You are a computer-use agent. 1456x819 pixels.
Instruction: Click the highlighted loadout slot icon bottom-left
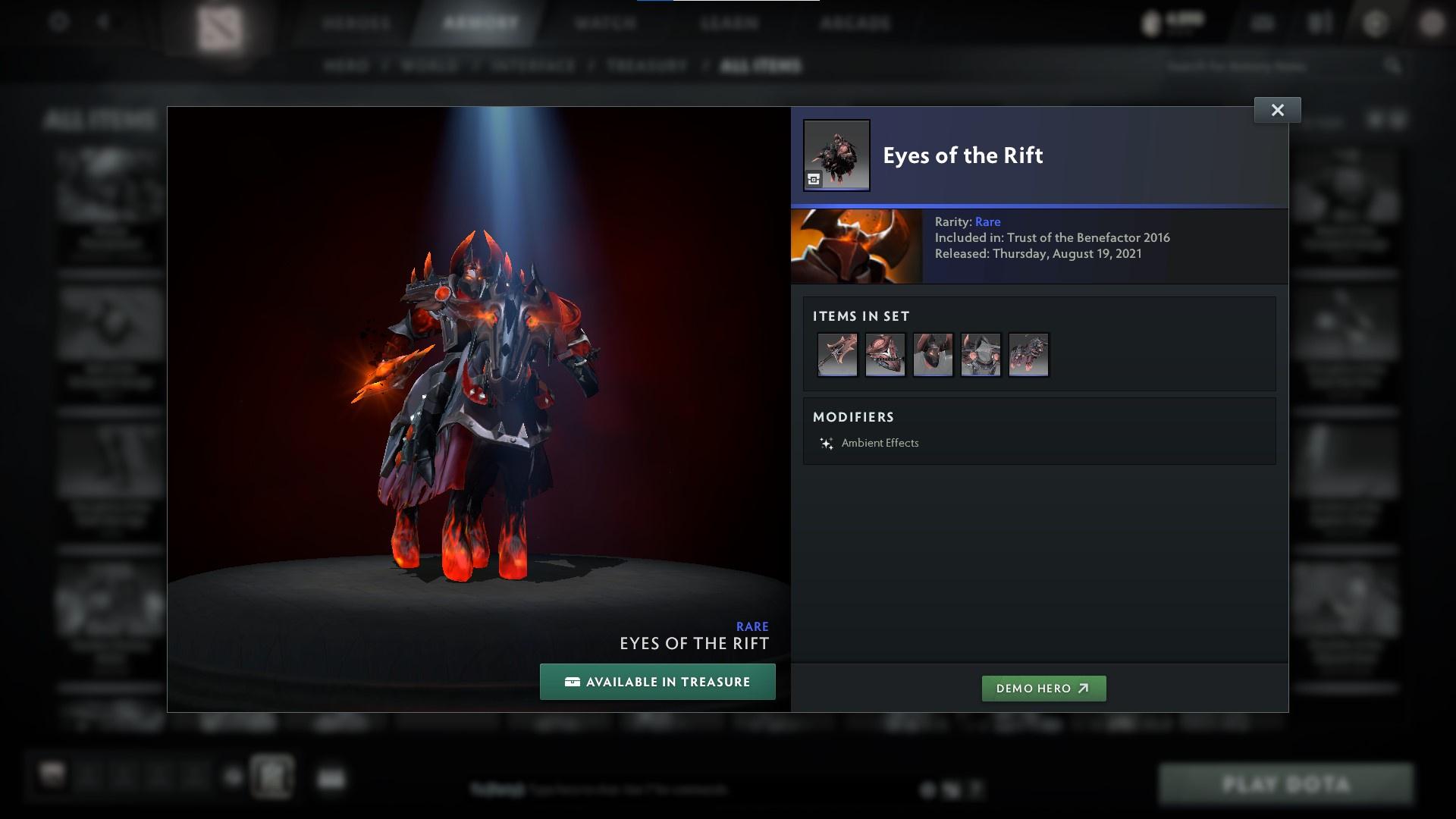click(x=272, y=777)
